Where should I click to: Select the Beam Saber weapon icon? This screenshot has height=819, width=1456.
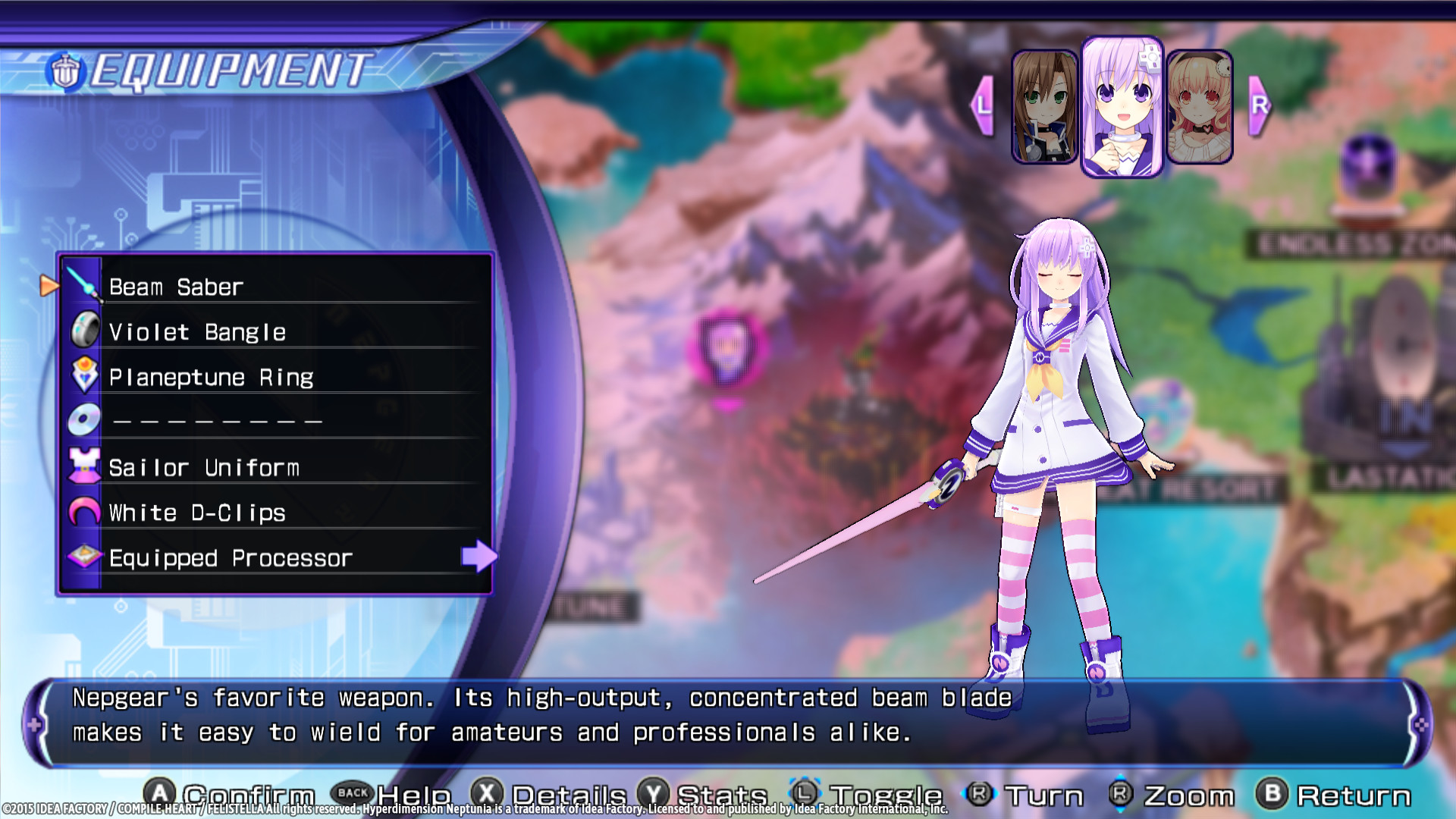coord(85,284)
